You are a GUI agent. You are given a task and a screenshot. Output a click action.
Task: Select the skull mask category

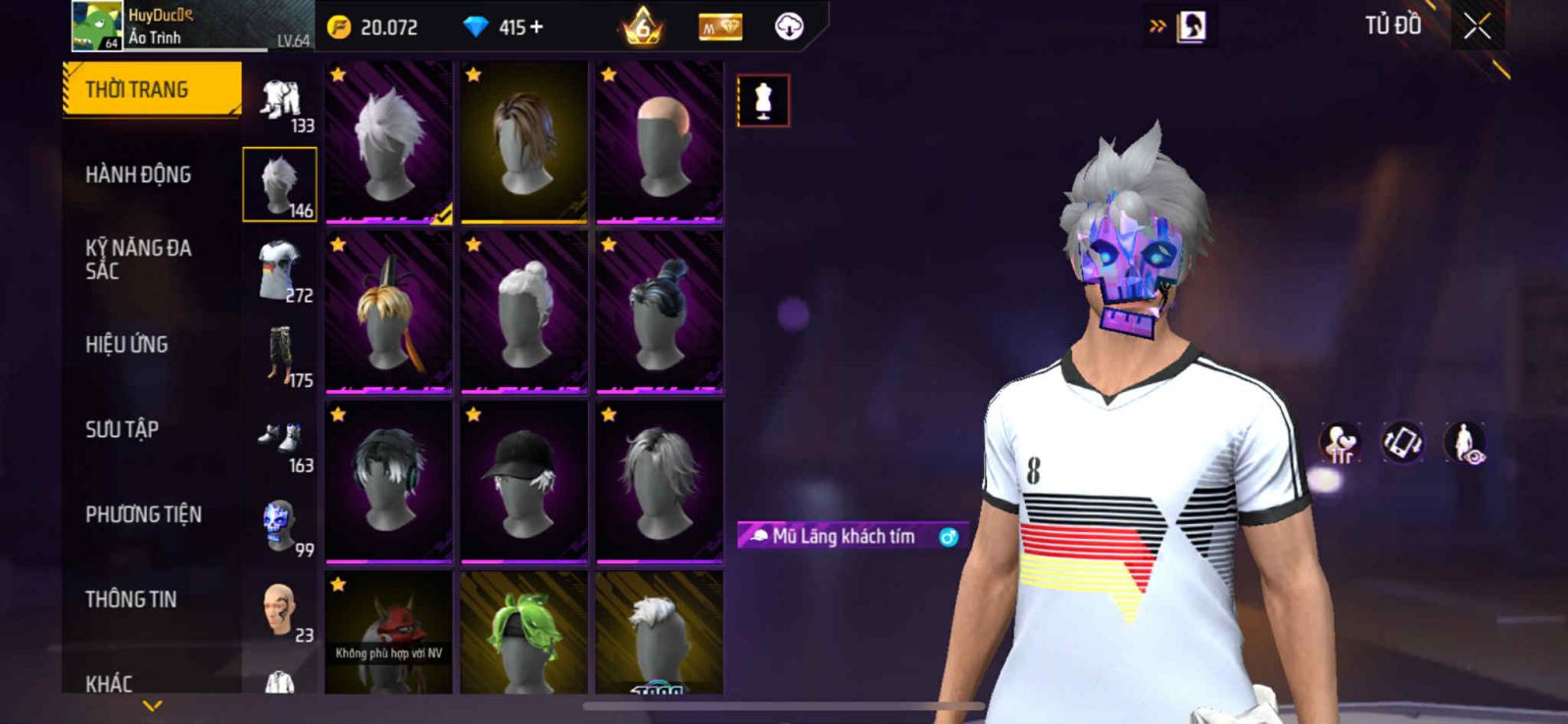pos(280,526)
